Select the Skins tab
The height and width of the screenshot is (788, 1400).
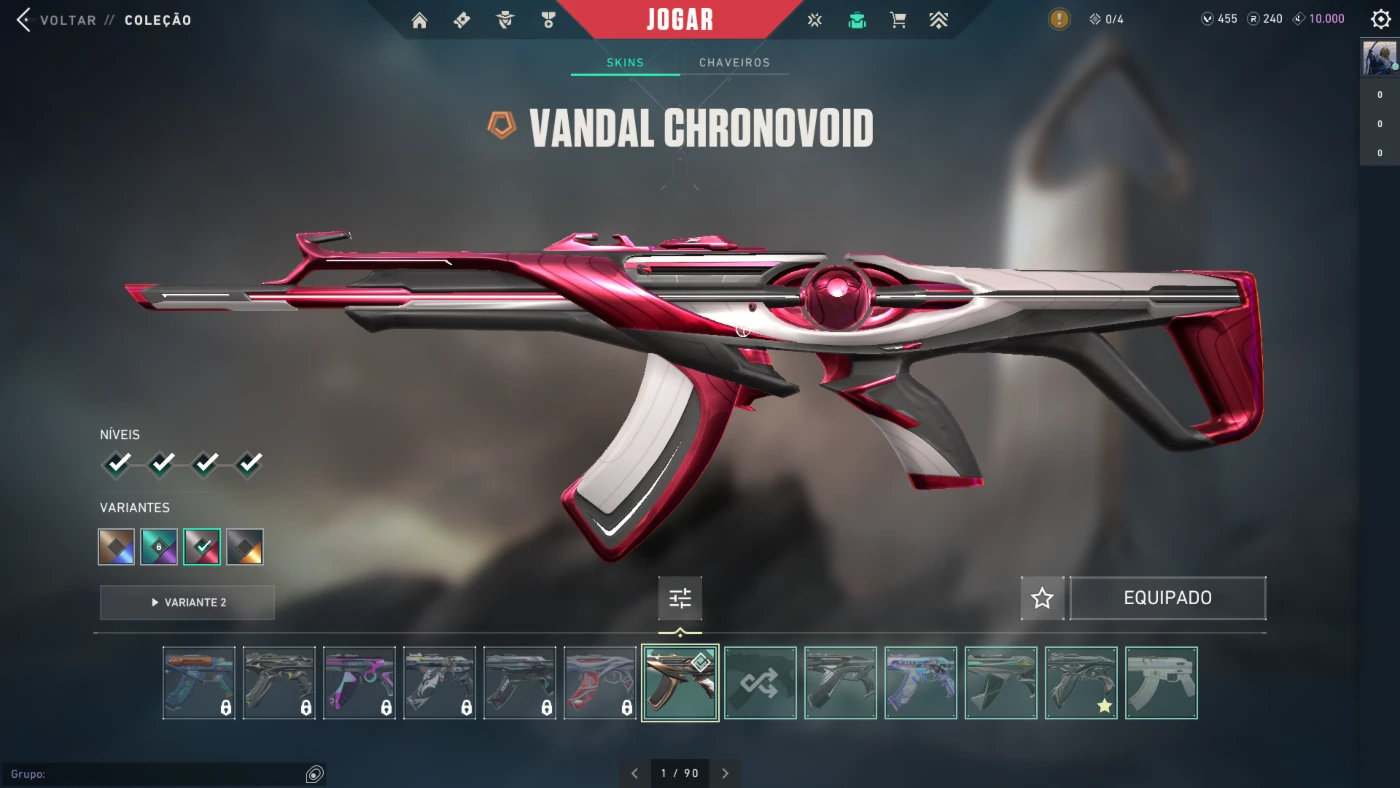pyautogui.click(x=625, y=63)
